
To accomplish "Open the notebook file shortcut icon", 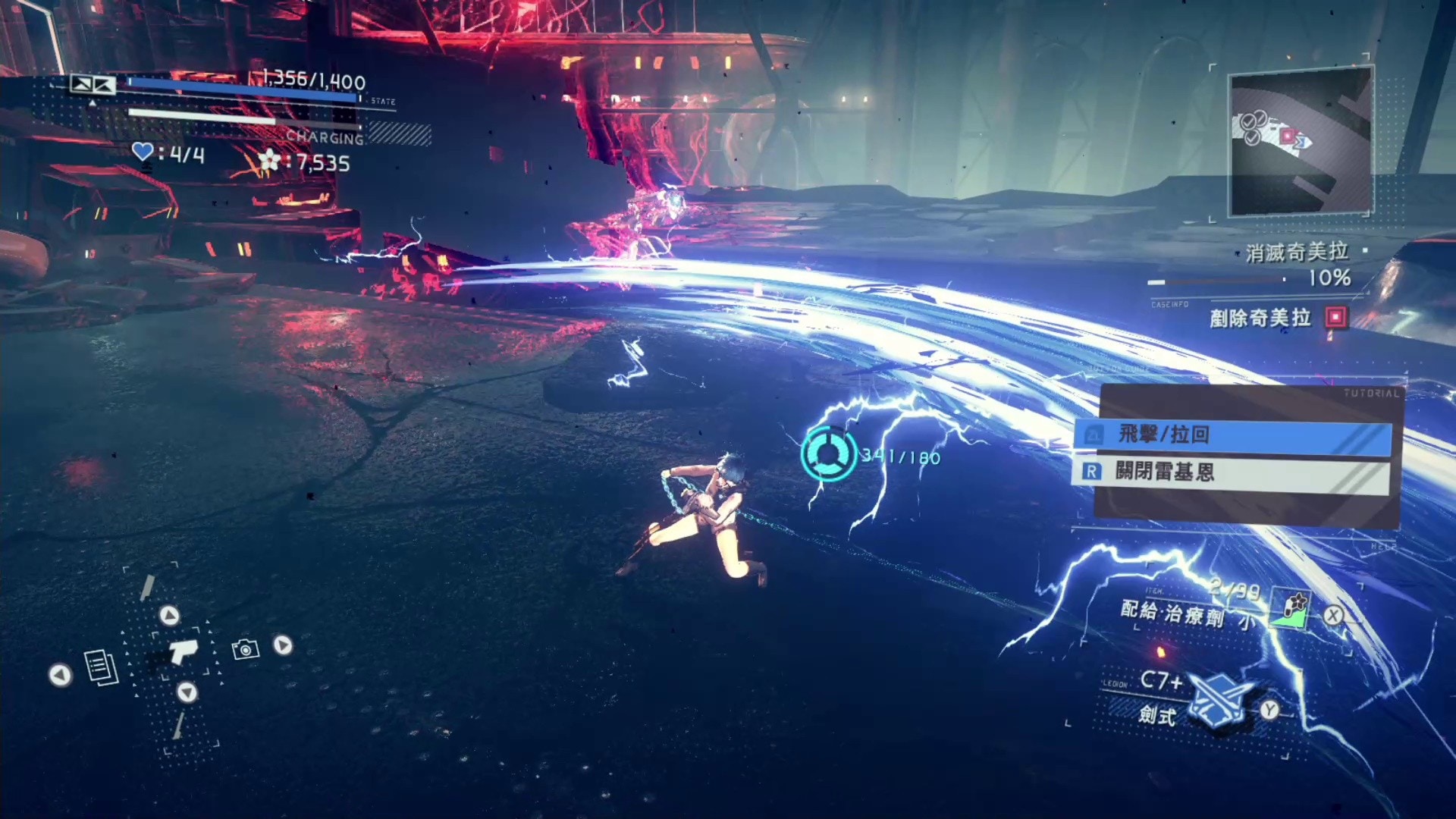I will pos(101,667).
